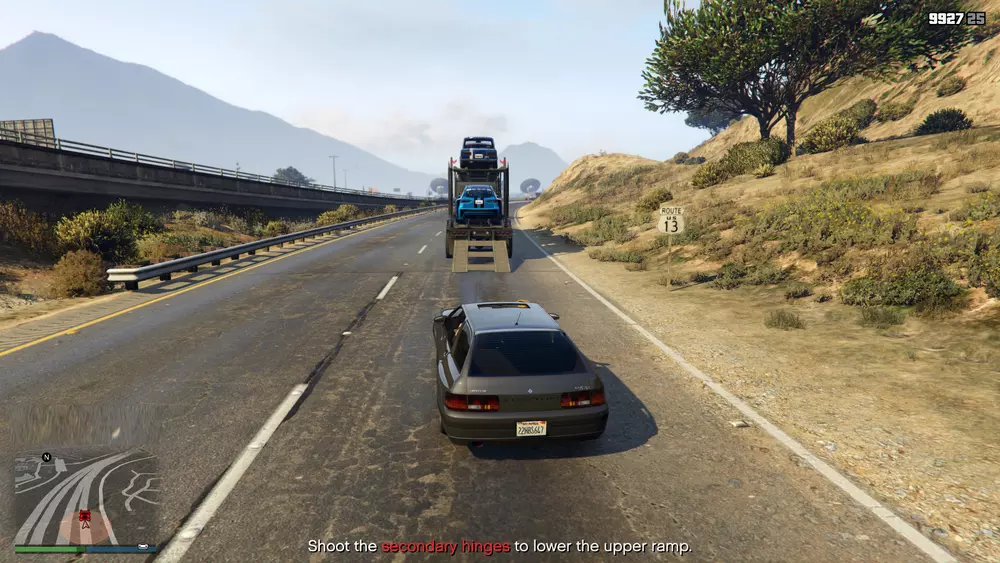This screenshot has width=1000, height=563.
Task: Click the north compass marker on minimap
Action: 46,458
